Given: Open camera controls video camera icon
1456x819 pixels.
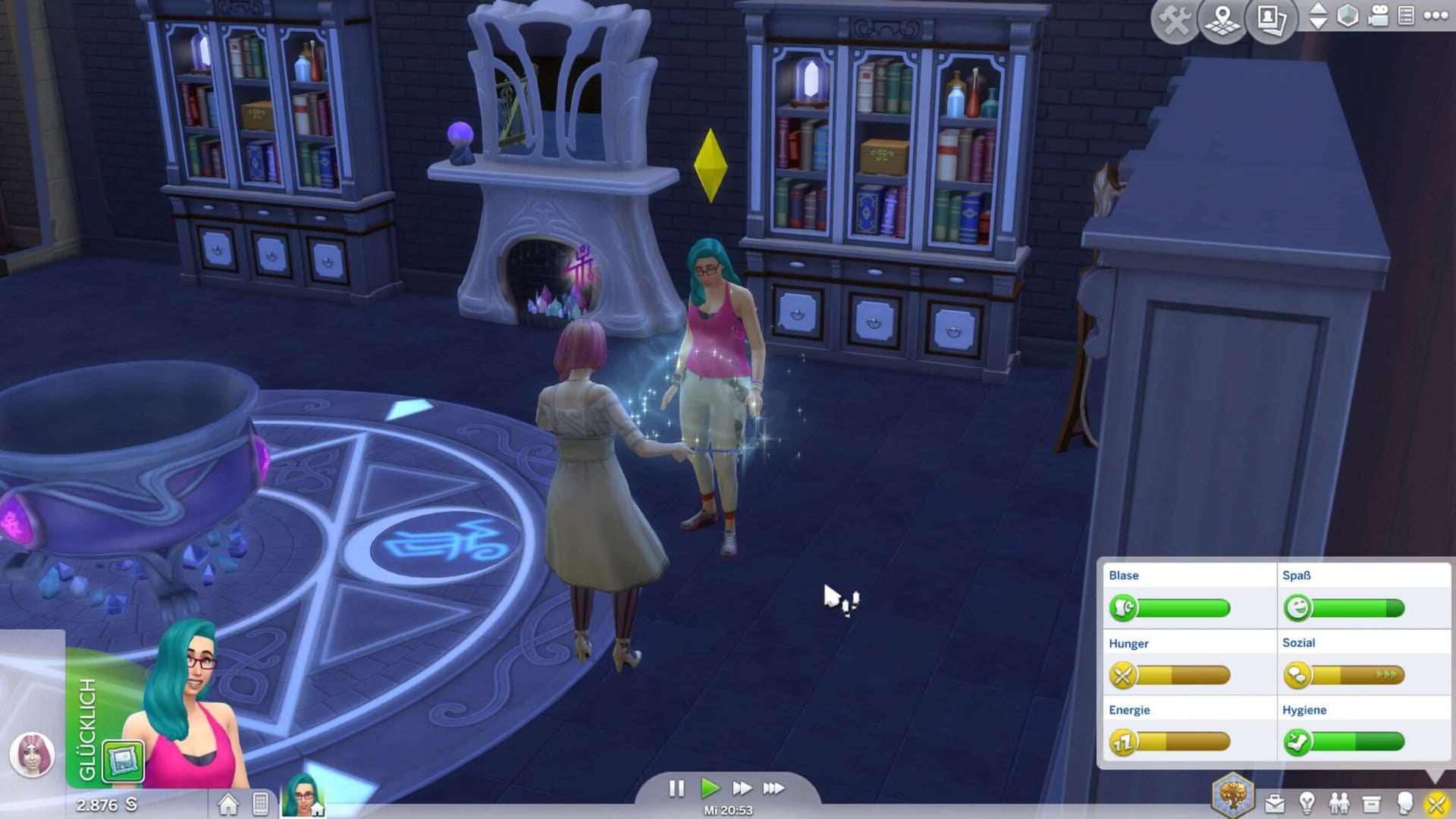Looking at the screenshot, I should coord(1378,16).
